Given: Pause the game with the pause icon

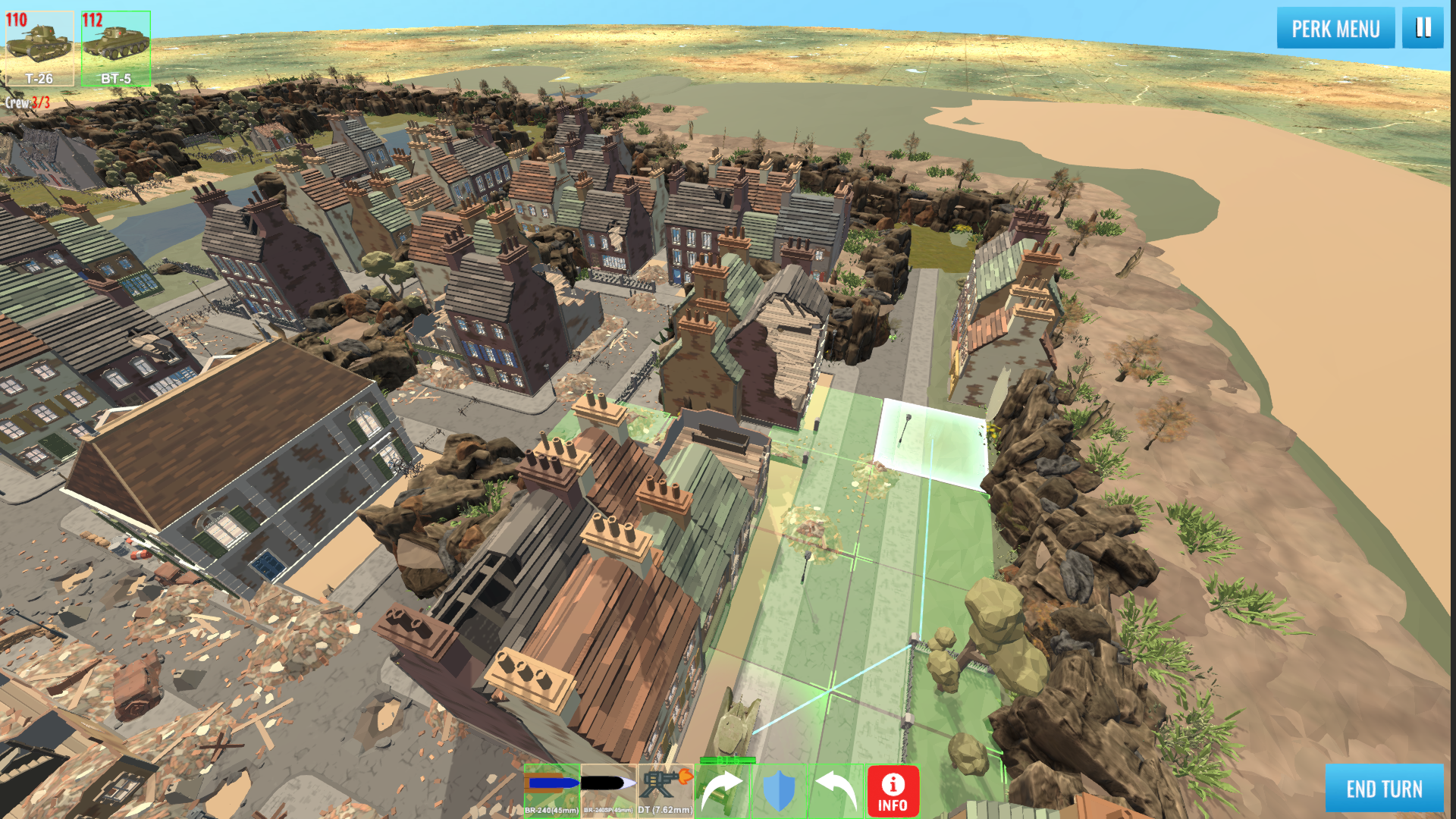Looking at the screenshot, I should click(x=1423, y=29).
